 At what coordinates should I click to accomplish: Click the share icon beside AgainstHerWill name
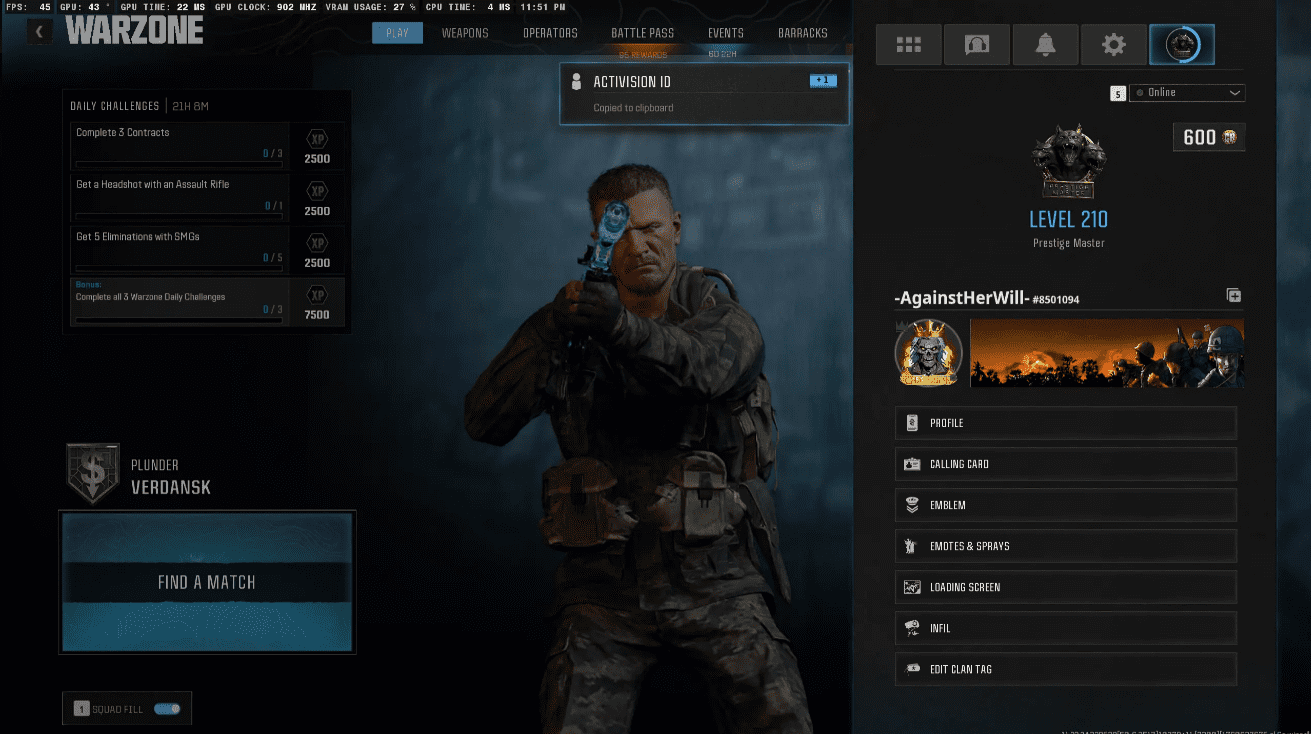click(x=1233, y=295)
